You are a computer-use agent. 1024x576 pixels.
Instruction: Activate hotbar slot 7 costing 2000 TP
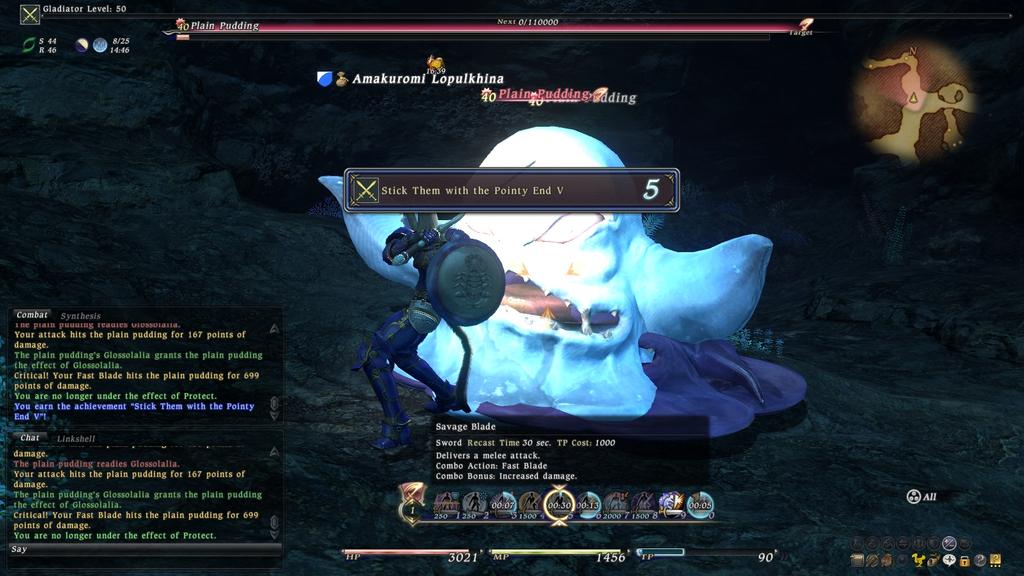coord(616,504)
